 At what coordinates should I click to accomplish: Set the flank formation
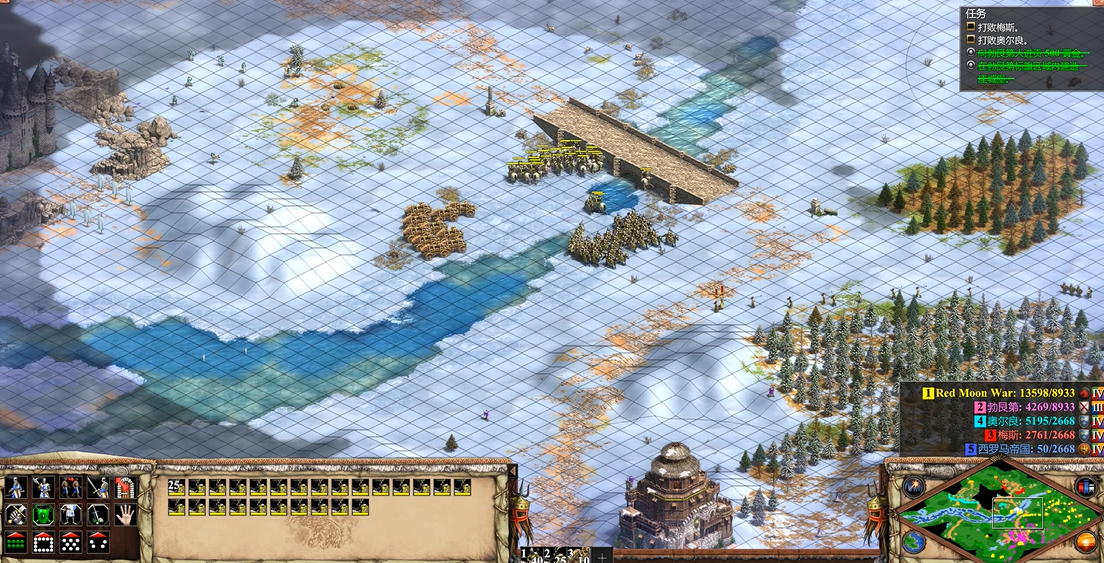98,541
